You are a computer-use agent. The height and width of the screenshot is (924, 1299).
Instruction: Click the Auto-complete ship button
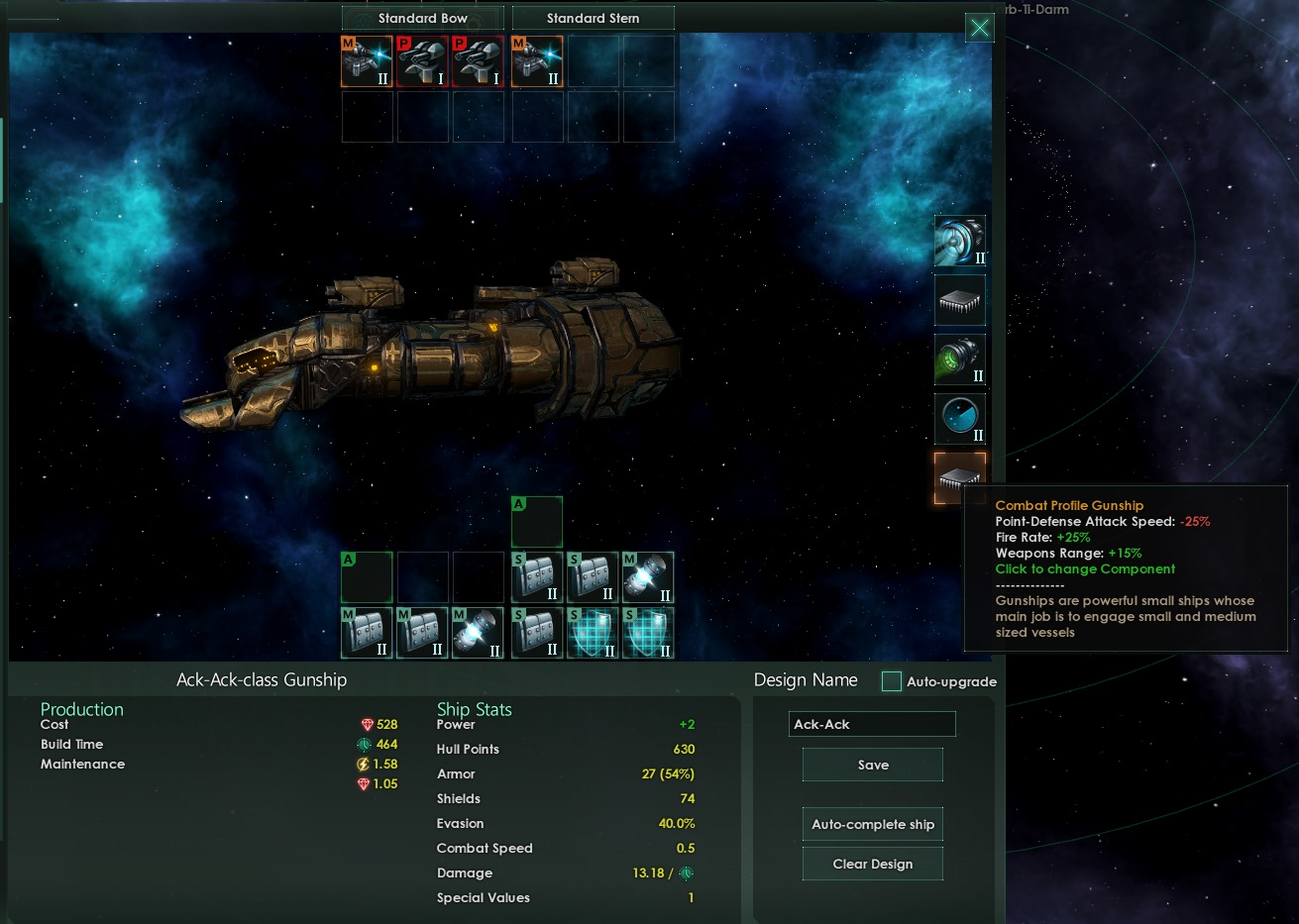click(x=872, y=824)
